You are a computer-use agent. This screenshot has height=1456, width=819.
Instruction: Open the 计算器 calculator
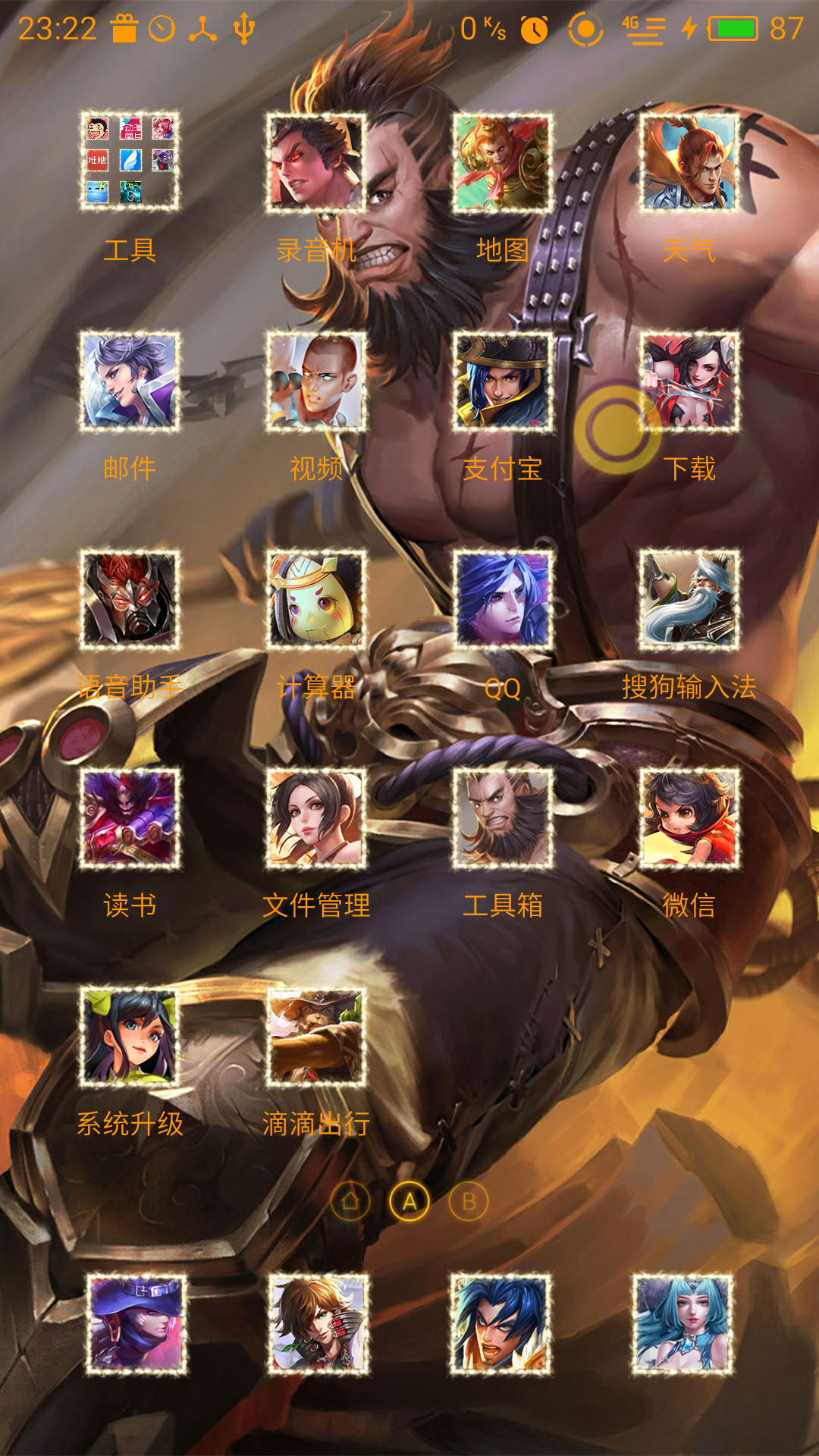pyautogui.click(x=316, y=599)
